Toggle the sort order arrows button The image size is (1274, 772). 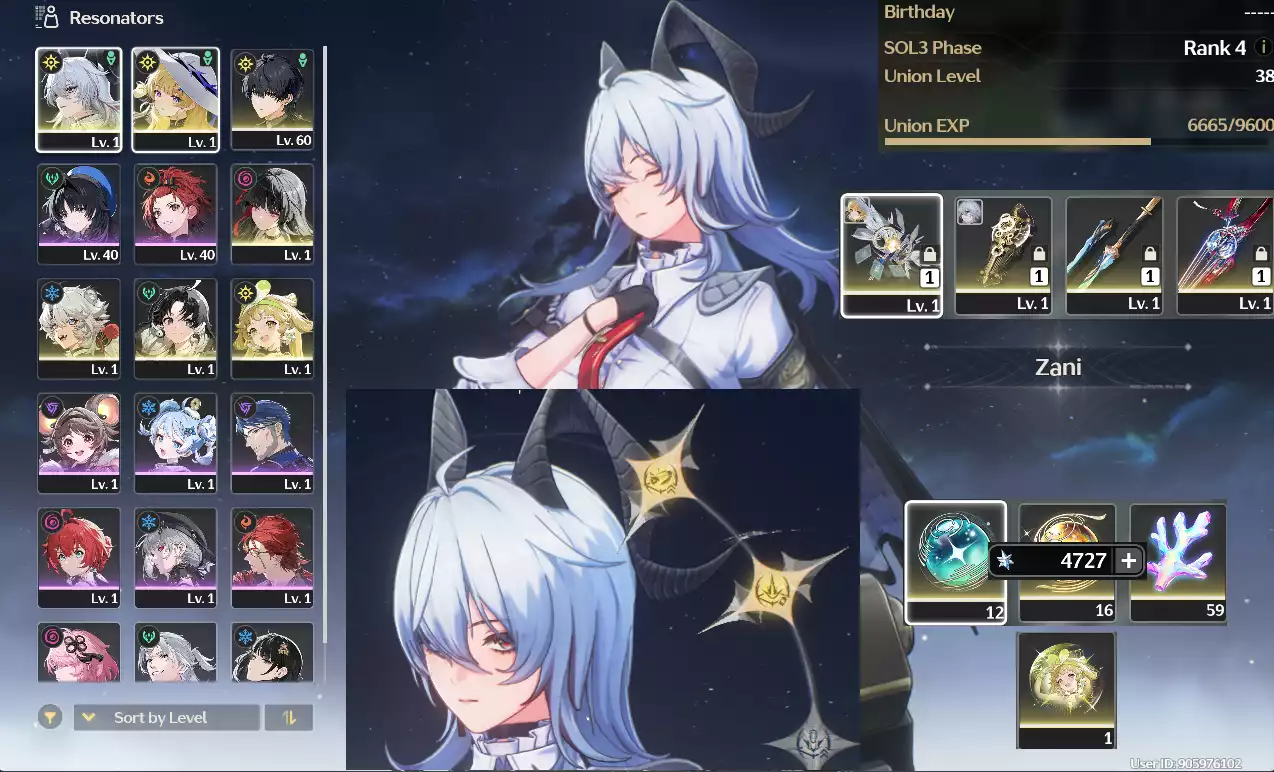[289, 717]
